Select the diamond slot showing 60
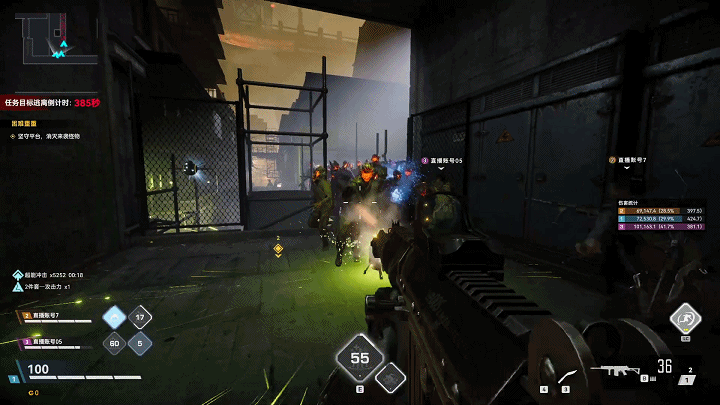This screenshot has height=405, width=720. click(x=115, y=344)
